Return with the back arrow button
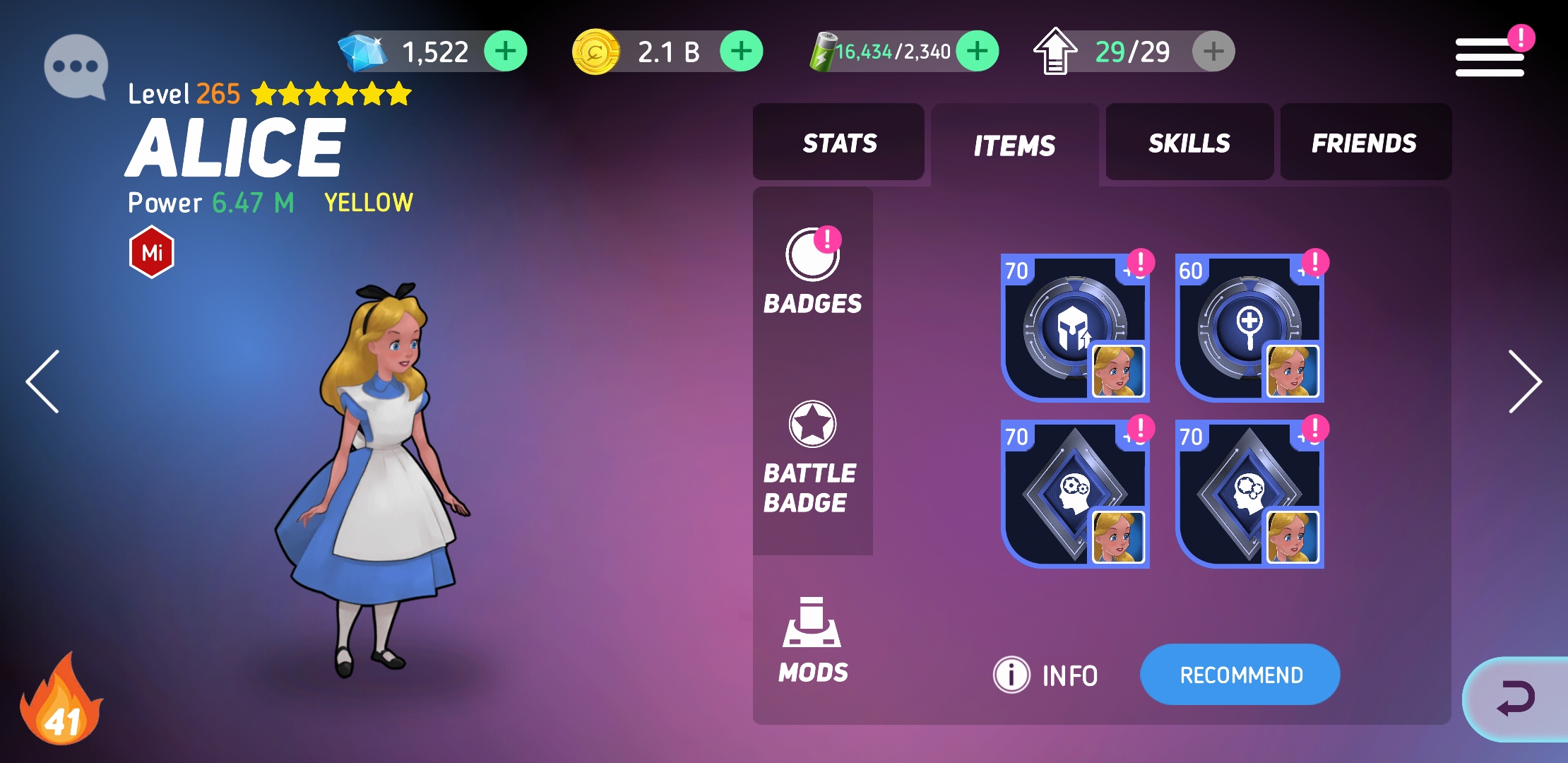 (1516, 699)
